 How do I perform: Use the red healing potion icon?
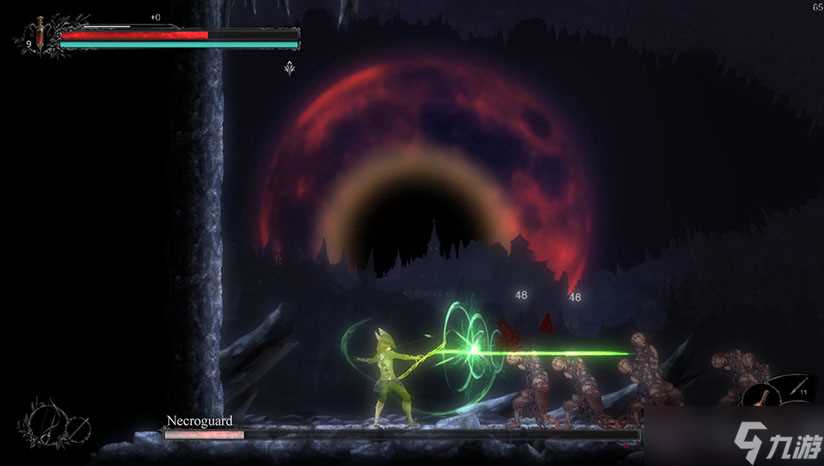39,35
